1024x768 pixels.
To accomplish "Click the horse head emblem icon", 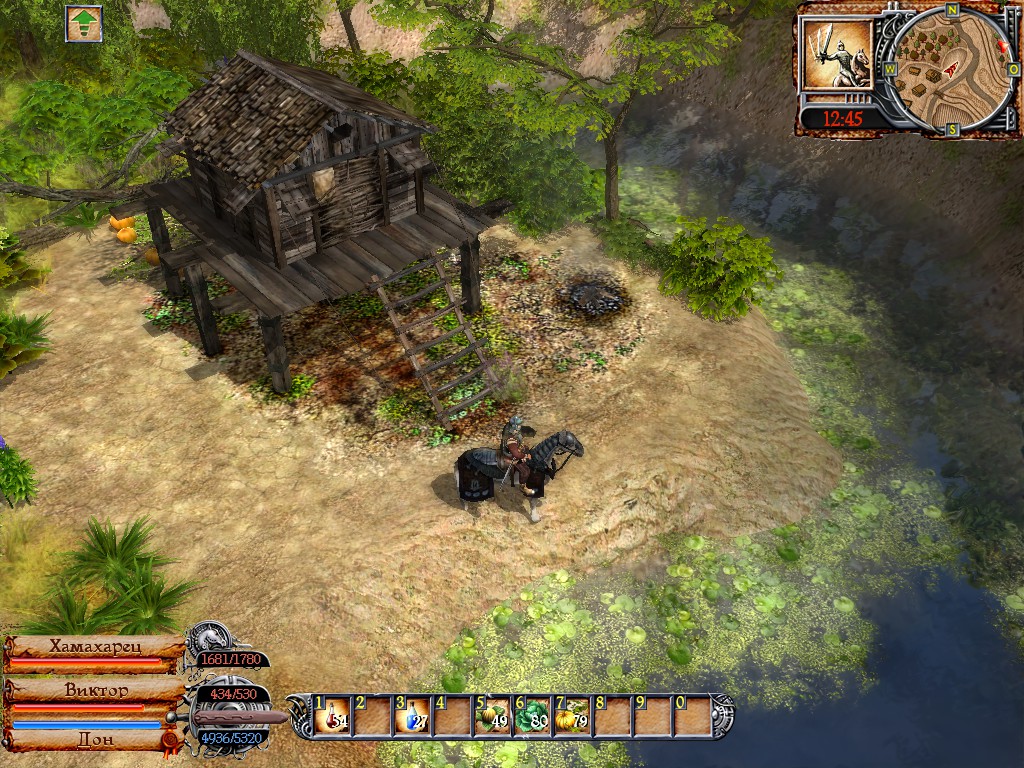I will pos(212,636).
